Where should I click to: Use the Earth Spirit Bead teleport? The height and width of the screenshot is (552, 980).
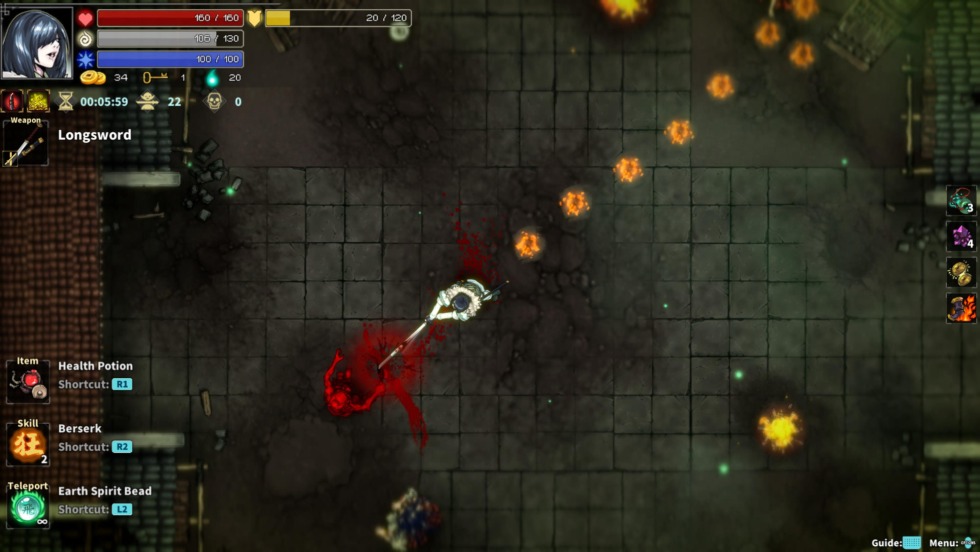pos(28,506)
